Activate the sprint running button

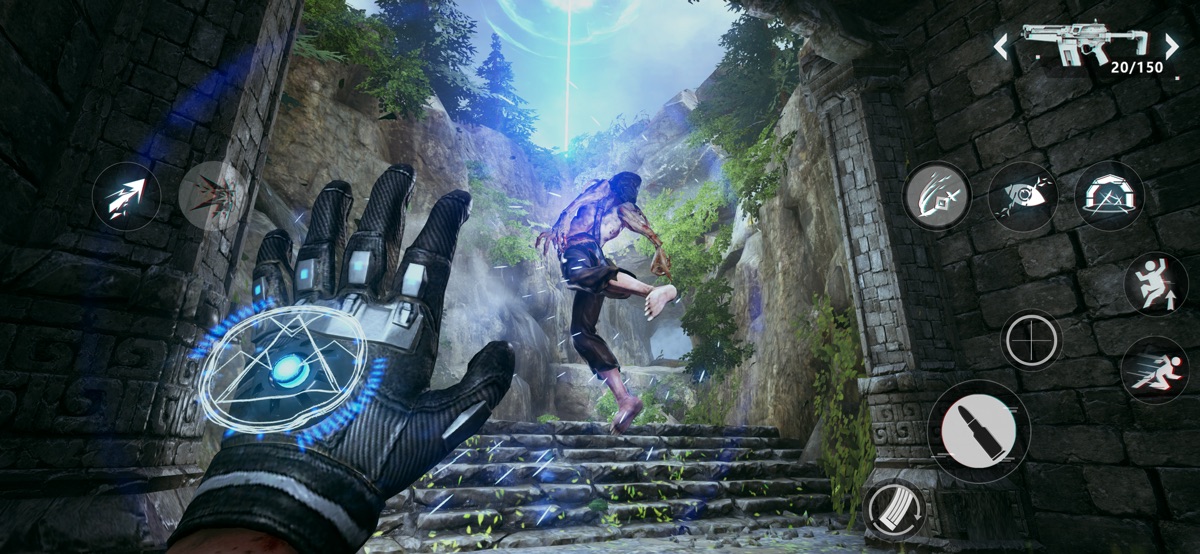tap(1154, 371)
